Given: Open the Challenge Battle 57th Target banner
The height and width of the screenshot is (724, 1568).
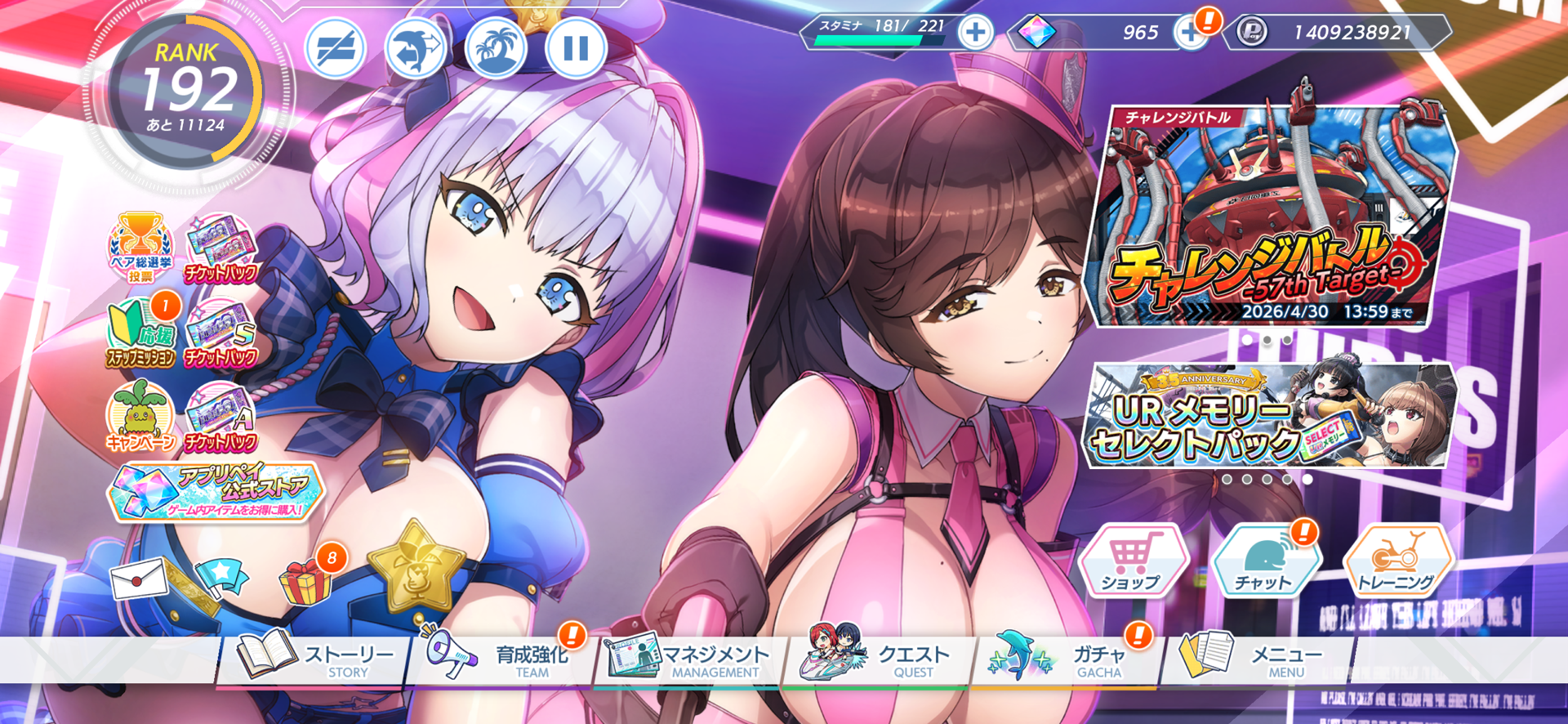Looking at the screenshot, I should pos(1271,217).
